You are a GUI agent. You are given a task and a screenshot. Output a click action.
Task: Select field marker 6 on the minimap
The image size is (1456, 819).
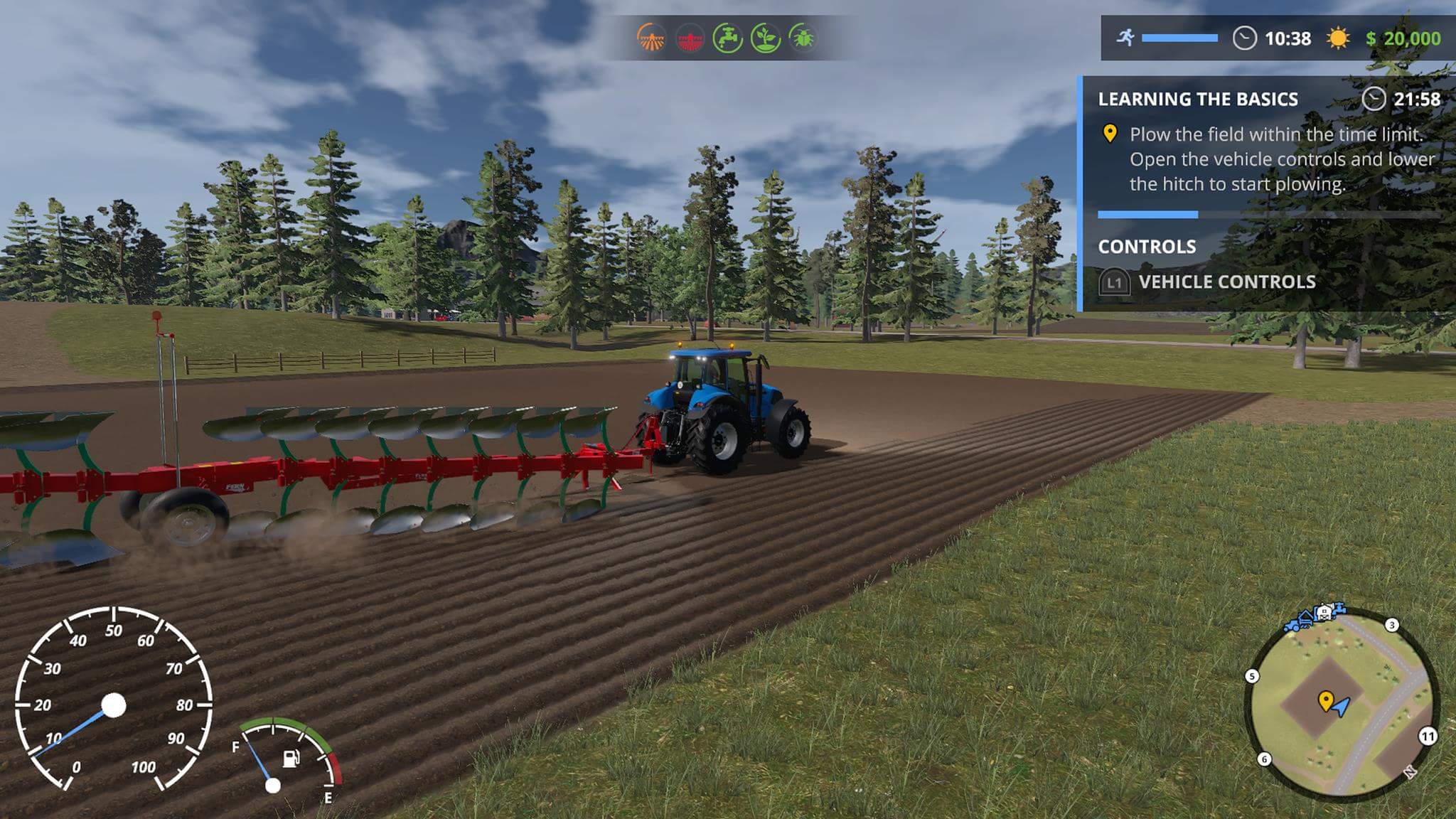[x=1264, y=759]
